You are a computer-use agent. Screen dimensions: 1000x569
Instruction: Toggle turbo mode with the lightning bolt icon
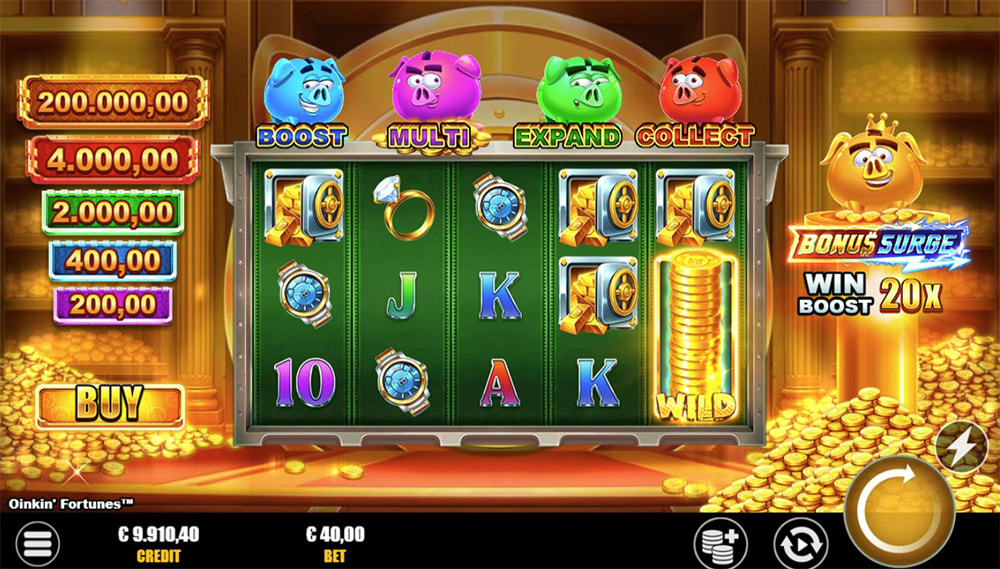961,447
